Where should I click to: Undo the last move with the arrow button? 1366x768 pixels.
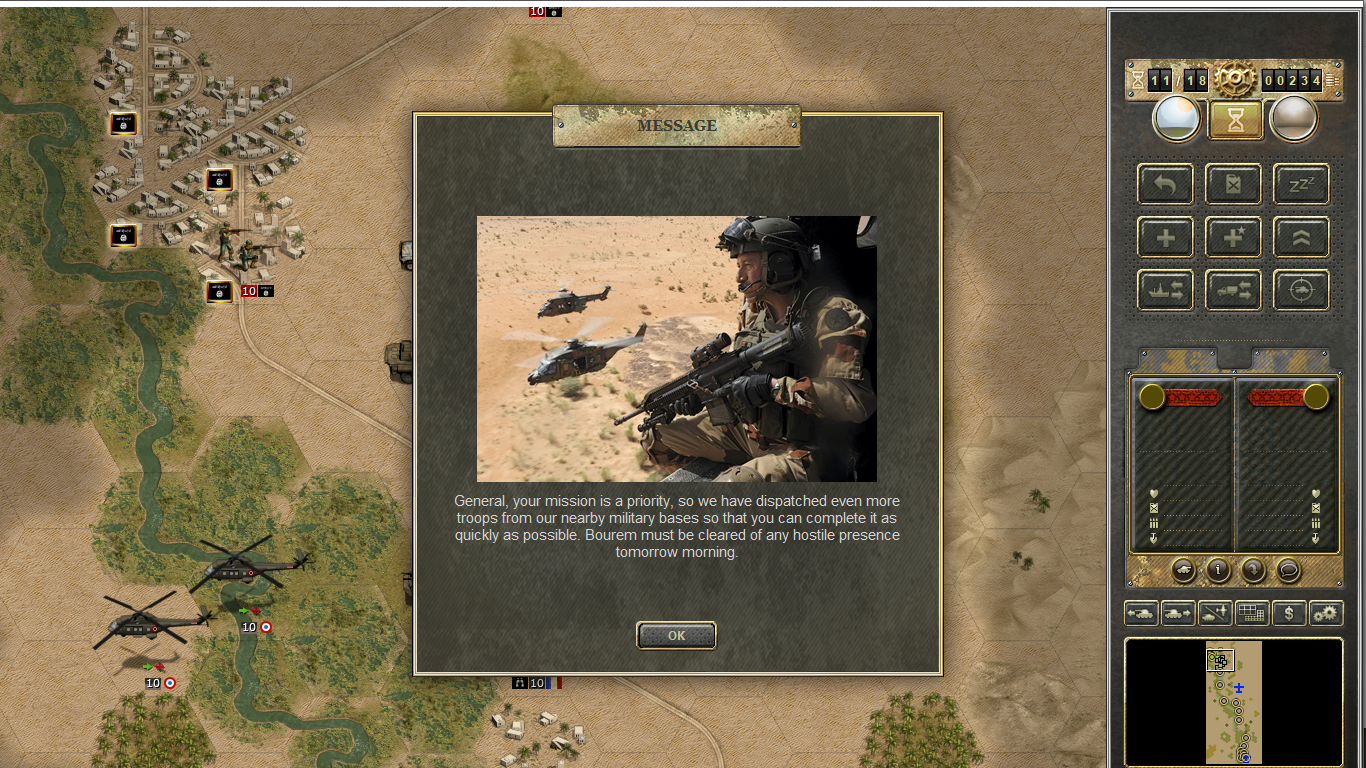tap(1165, 184)
